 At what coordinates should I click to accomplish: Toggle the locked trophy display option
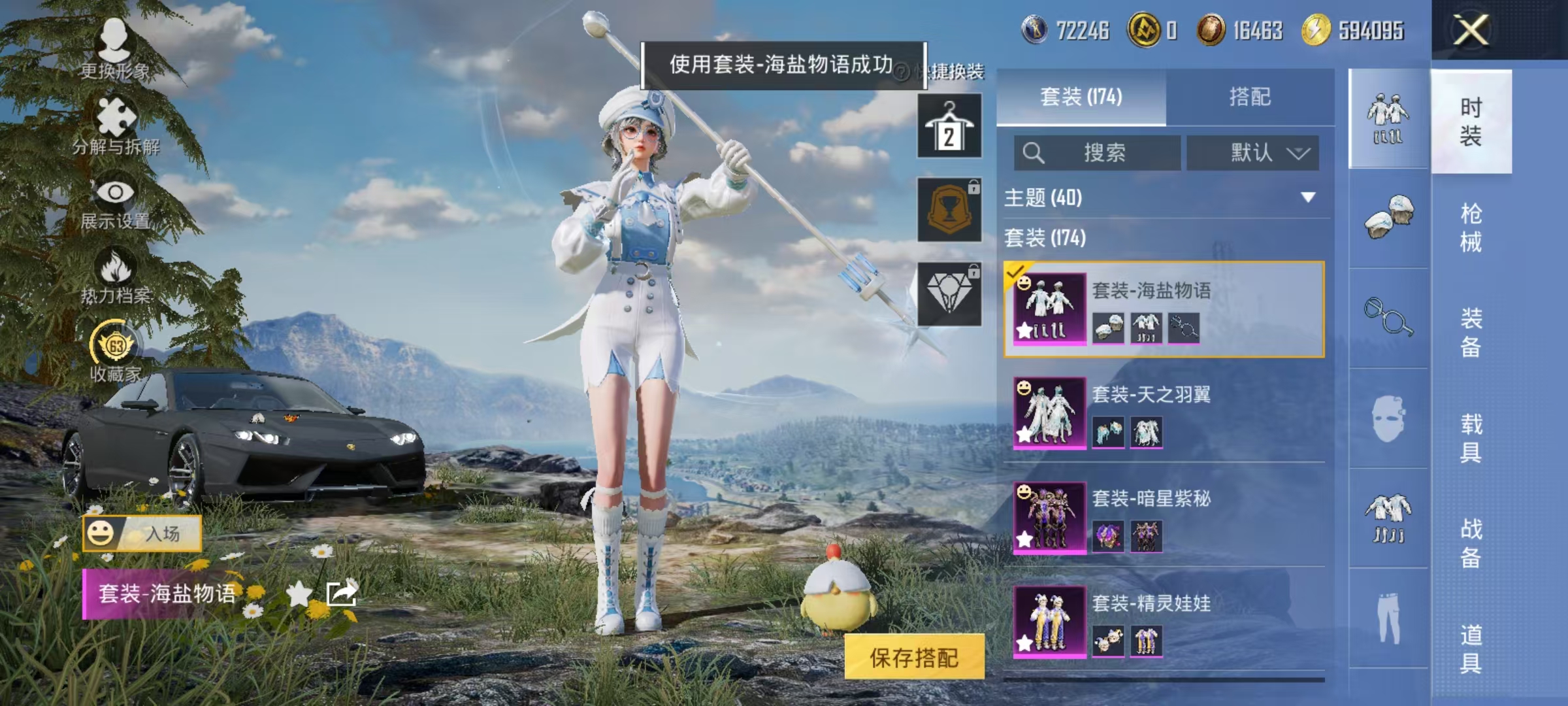949,209
